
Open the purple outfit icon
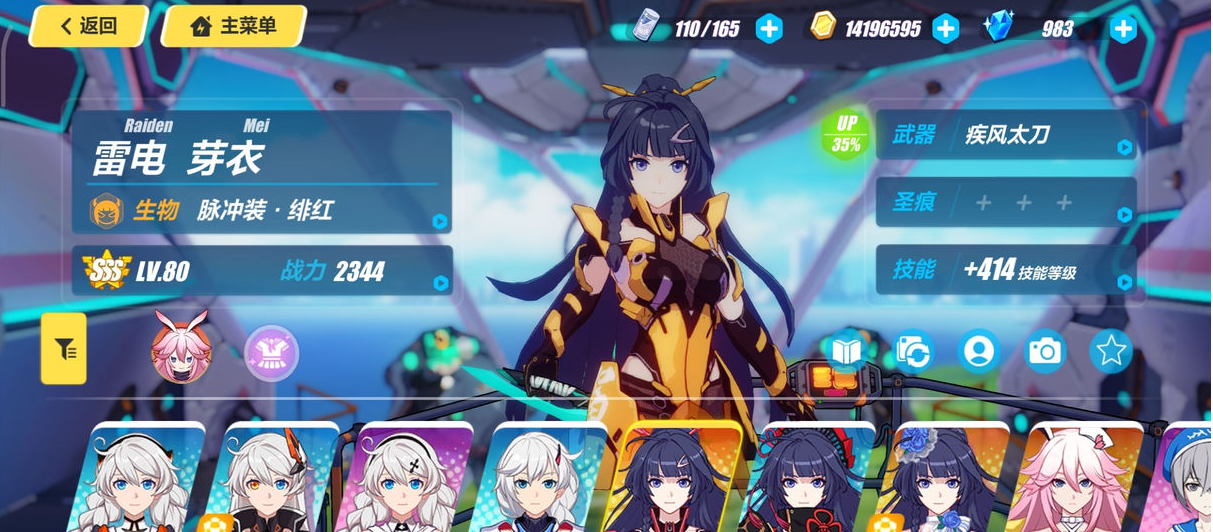[x=271, y=353]
